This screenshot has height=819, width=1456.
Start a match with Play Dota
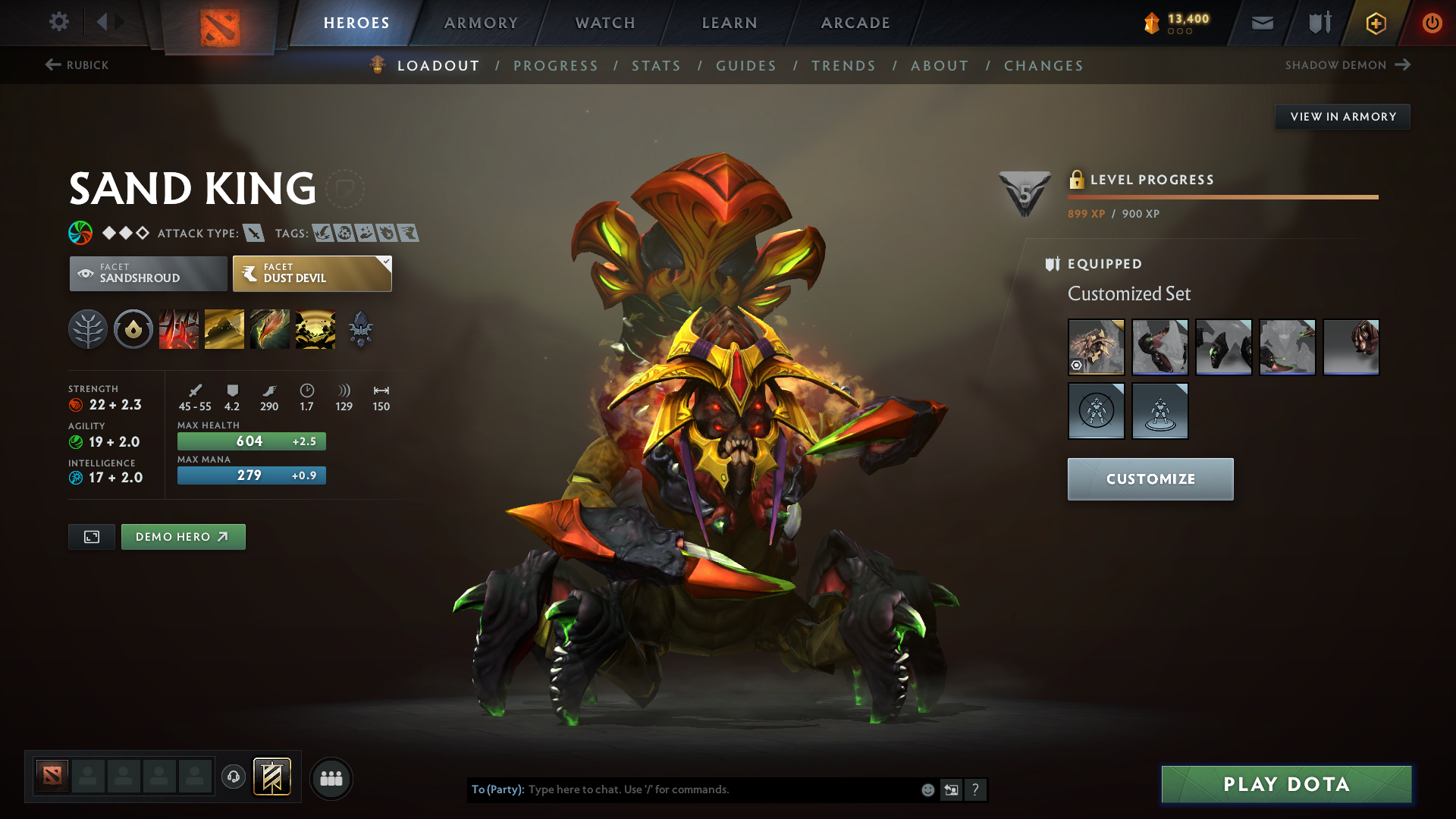tap(1286, 784)
